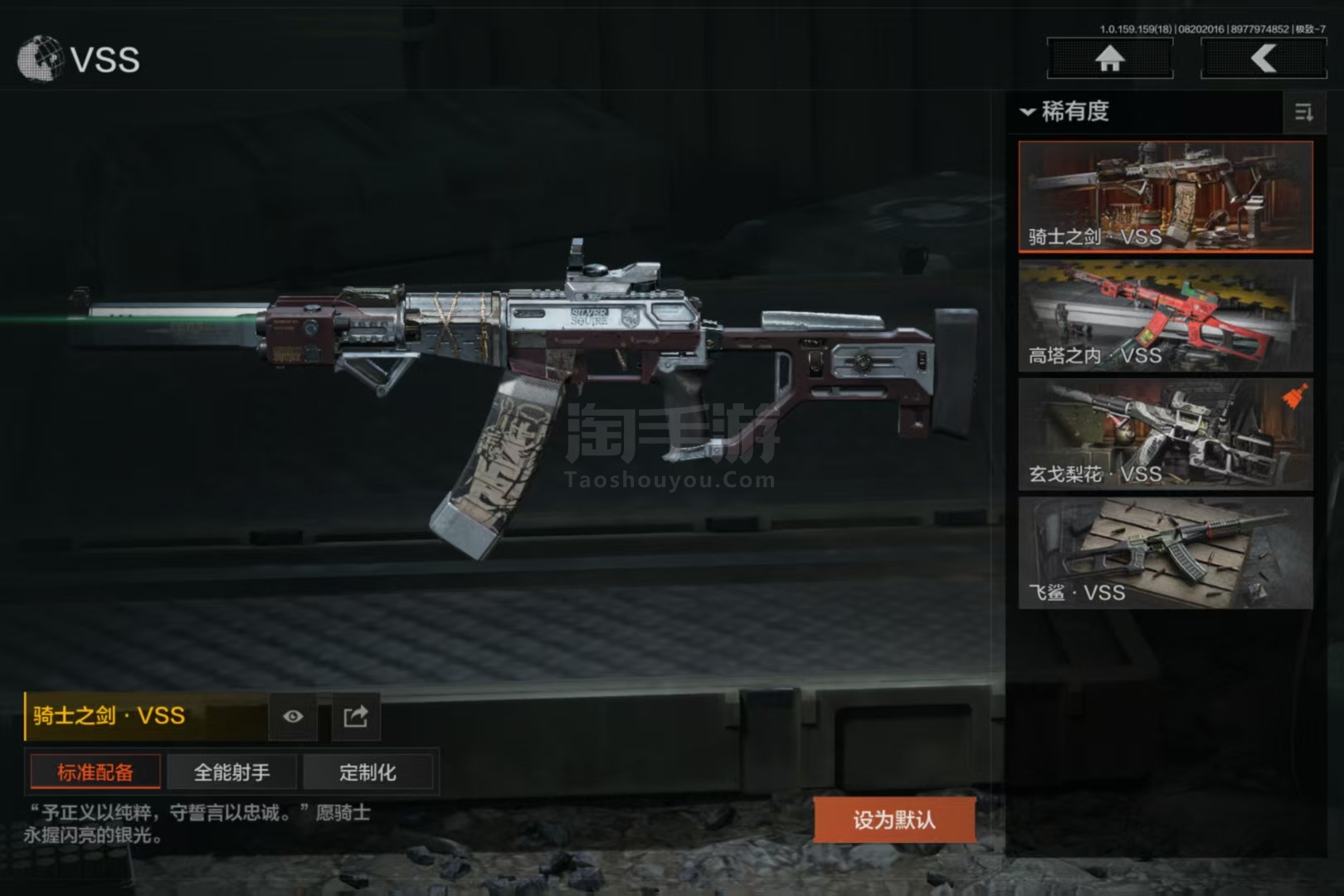Pick the 玄戈梨花 VSS skin

click(1165, 434)
